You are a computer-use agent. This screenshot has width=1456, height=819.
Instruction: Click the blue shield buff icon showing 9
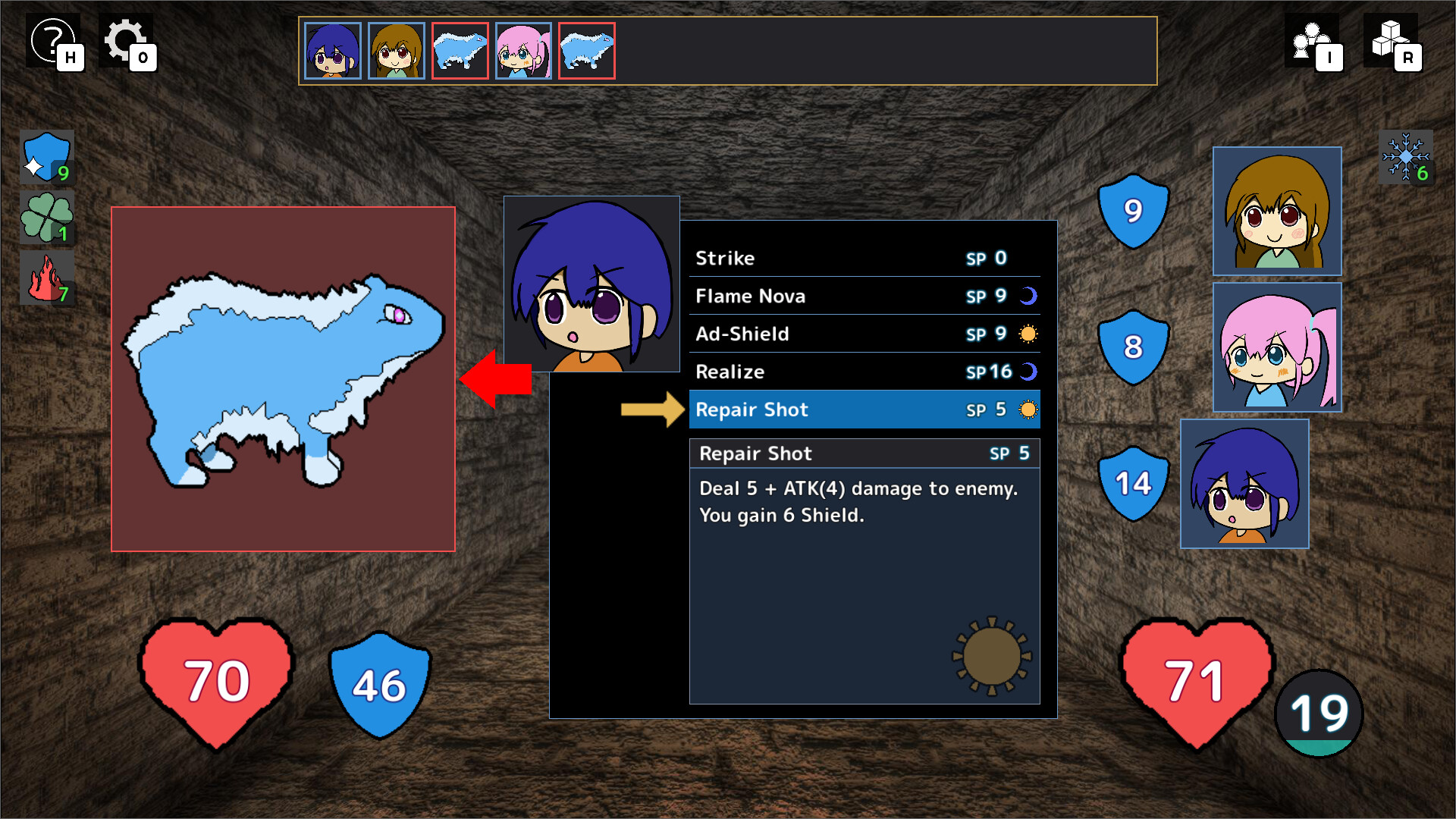[x=45, y=158]
